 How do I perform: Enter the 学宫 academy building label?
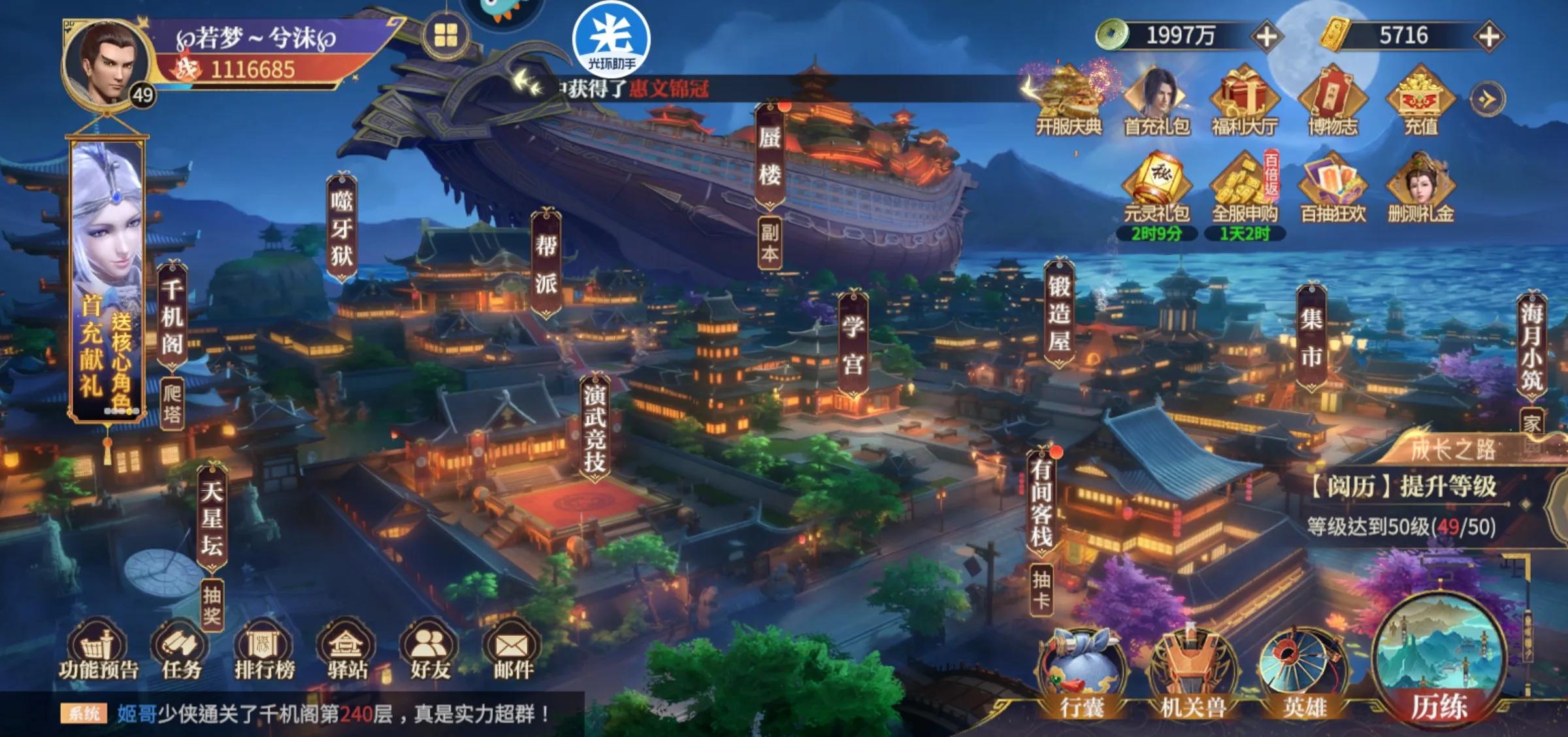853,344
